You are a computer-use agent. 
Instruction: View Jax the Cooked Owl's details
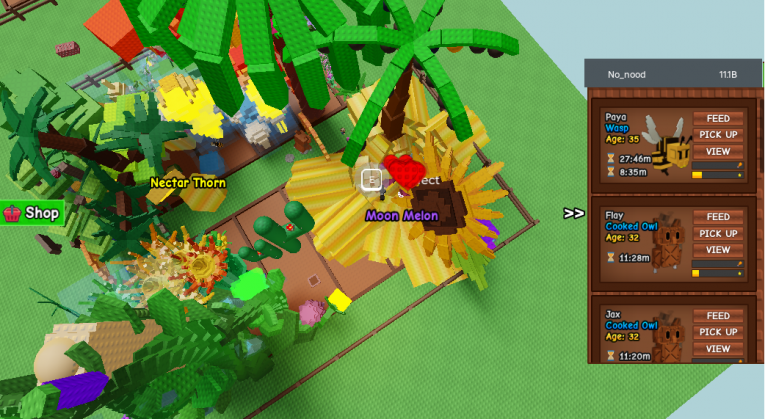click(x=718, y=348)
